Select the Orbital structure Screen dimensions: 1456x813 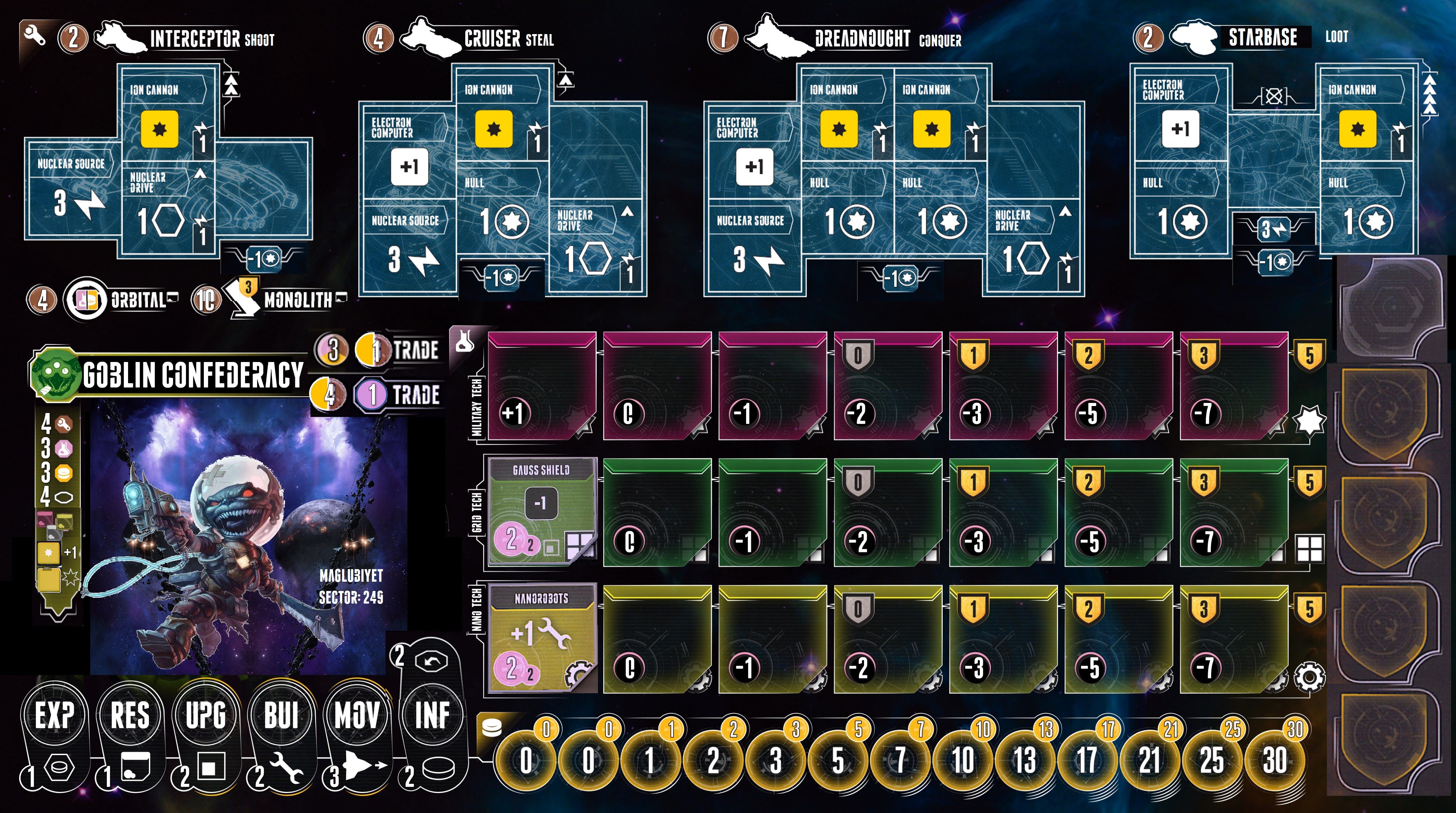tap(85, 300)
